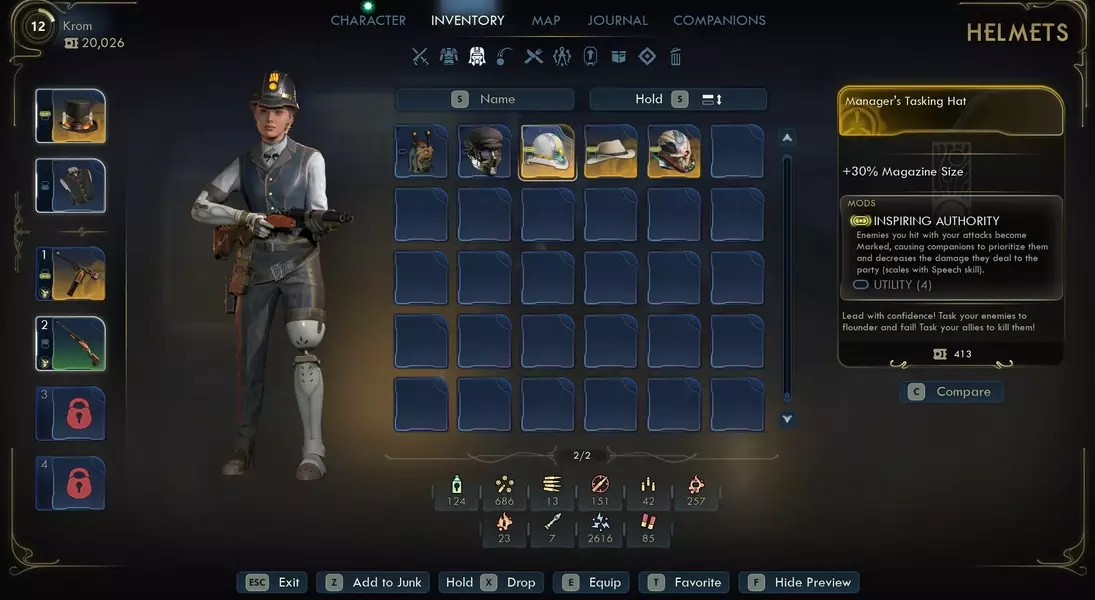Viewport: 1095px width, 600px height.
Task: Filter inventory by body armor category
Action: (x=449, y=57)
